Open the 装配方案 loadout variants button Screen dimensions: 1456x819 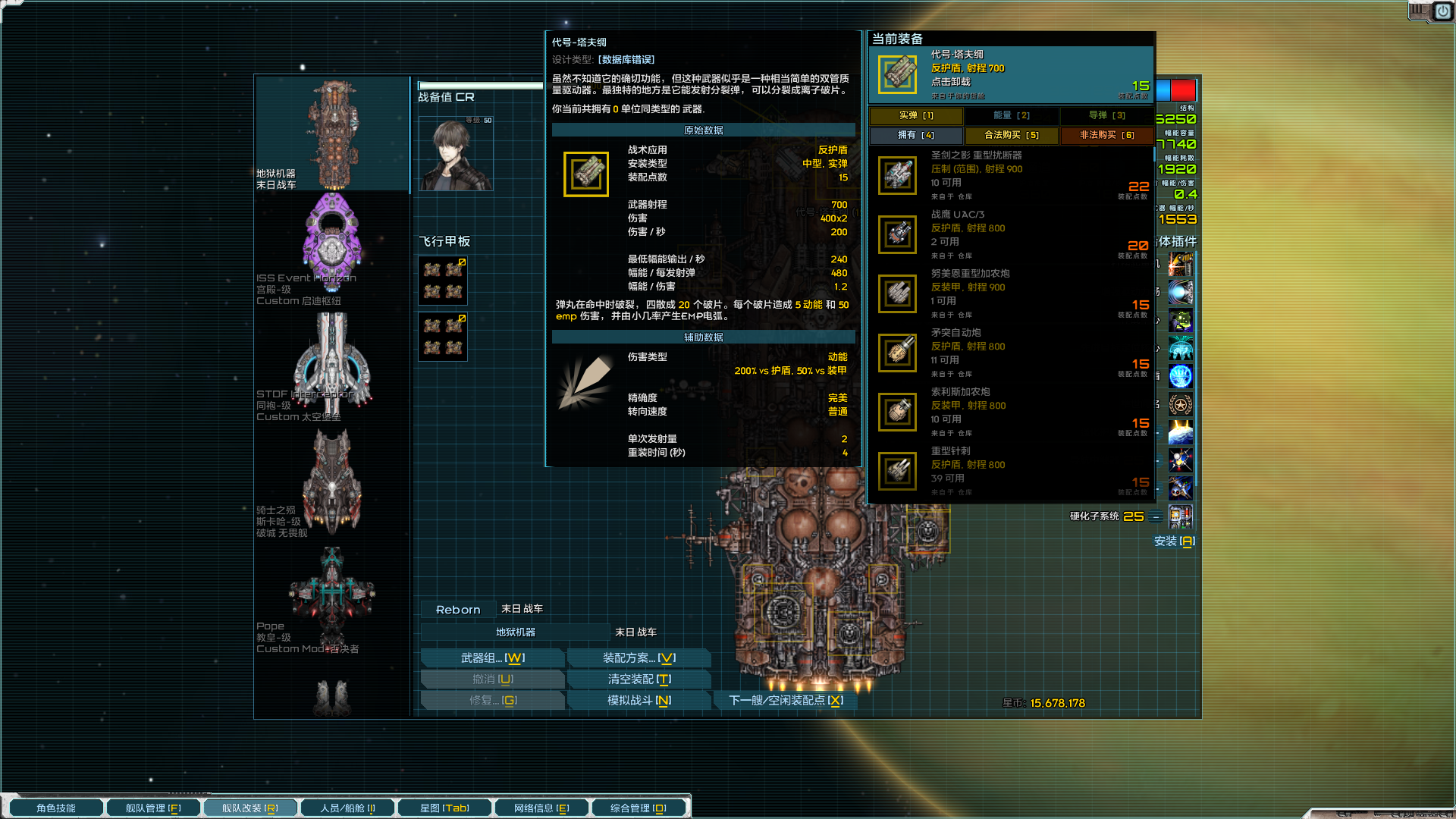pyautogui.click(x=639, y=657)
